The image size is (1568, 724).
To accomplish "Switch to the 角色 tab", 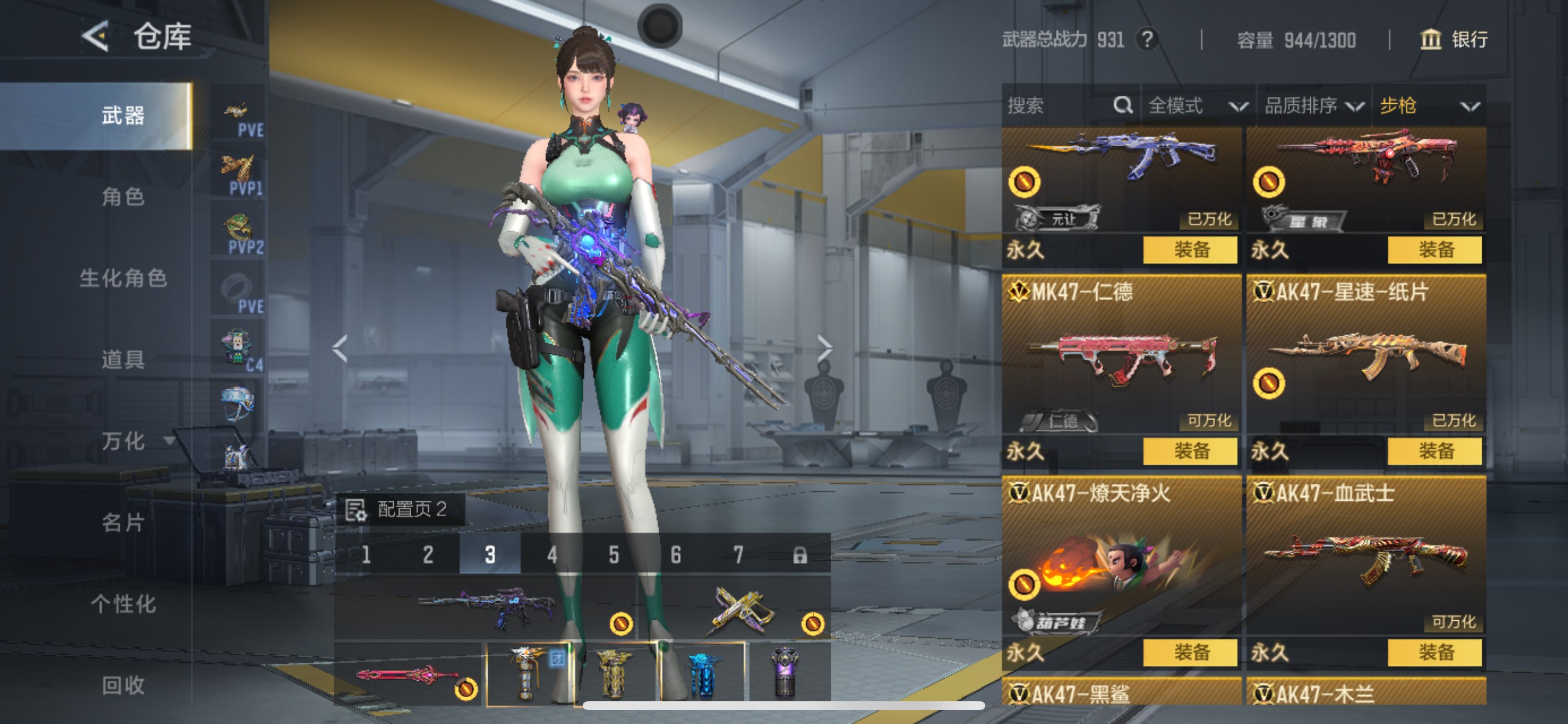I will 123,196.
